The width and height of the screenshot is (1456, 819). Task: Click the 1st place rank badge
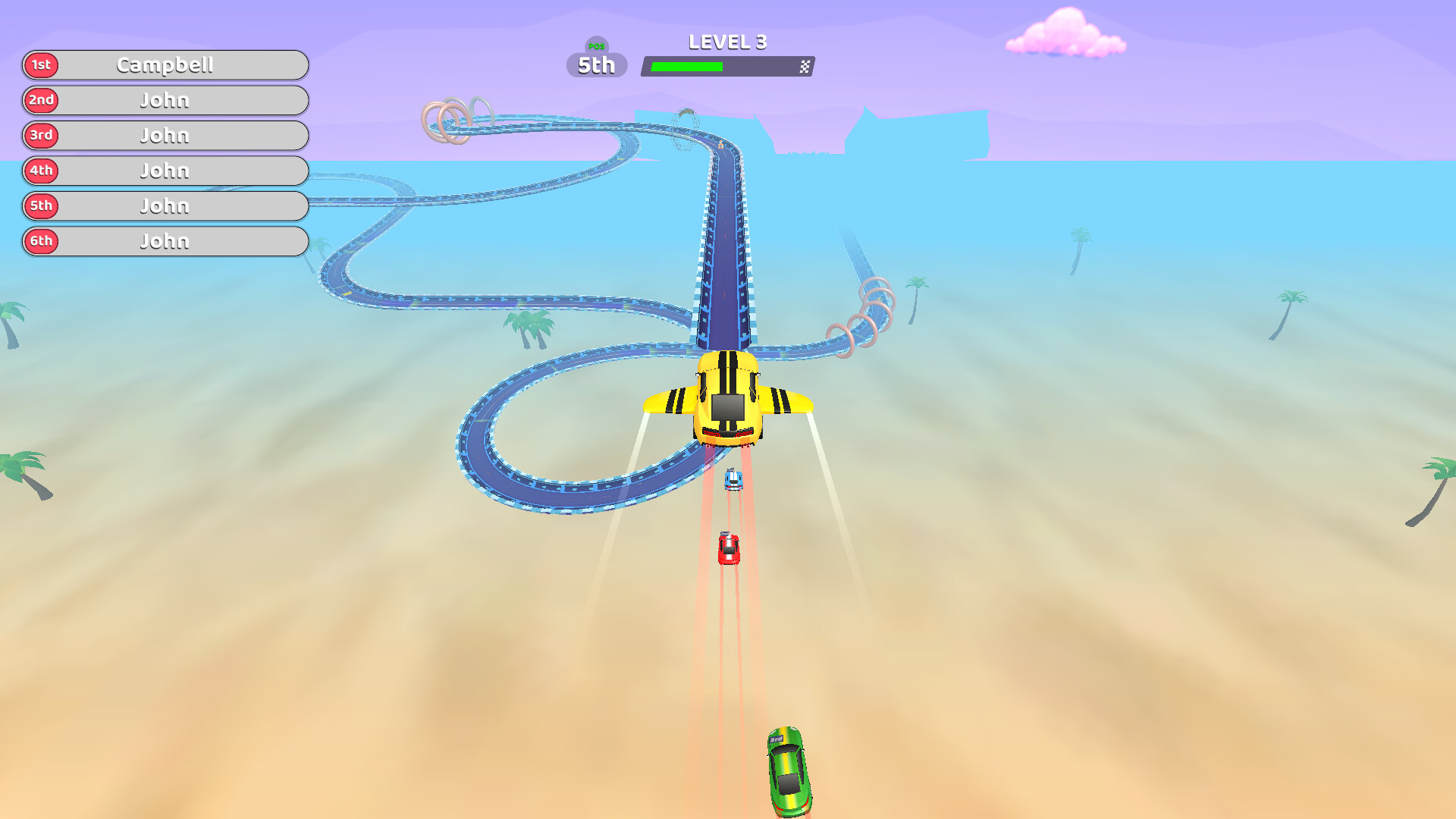(42, 65)
